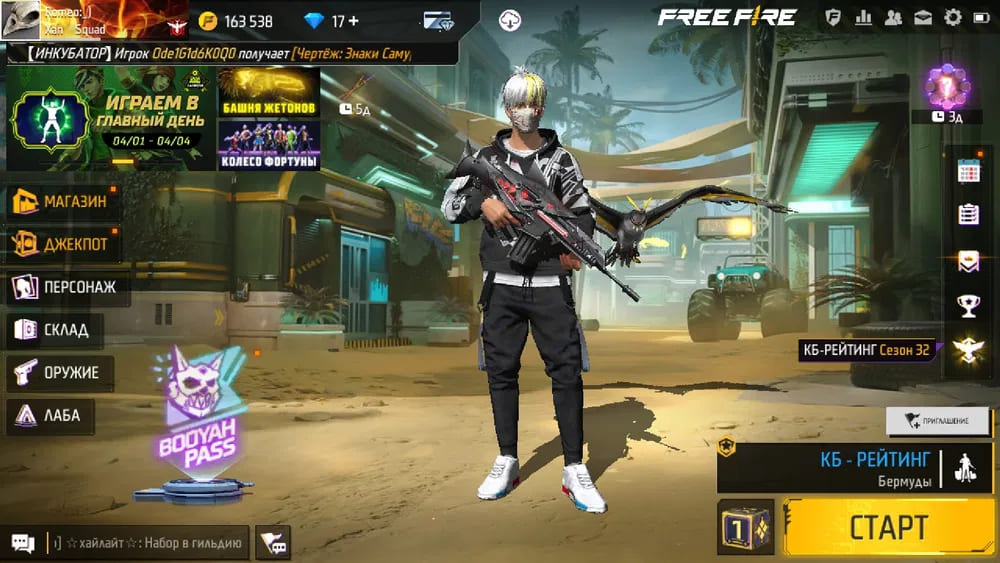
Task: Open the ЛАБА lab menu
Action: [x=50, y=415]
